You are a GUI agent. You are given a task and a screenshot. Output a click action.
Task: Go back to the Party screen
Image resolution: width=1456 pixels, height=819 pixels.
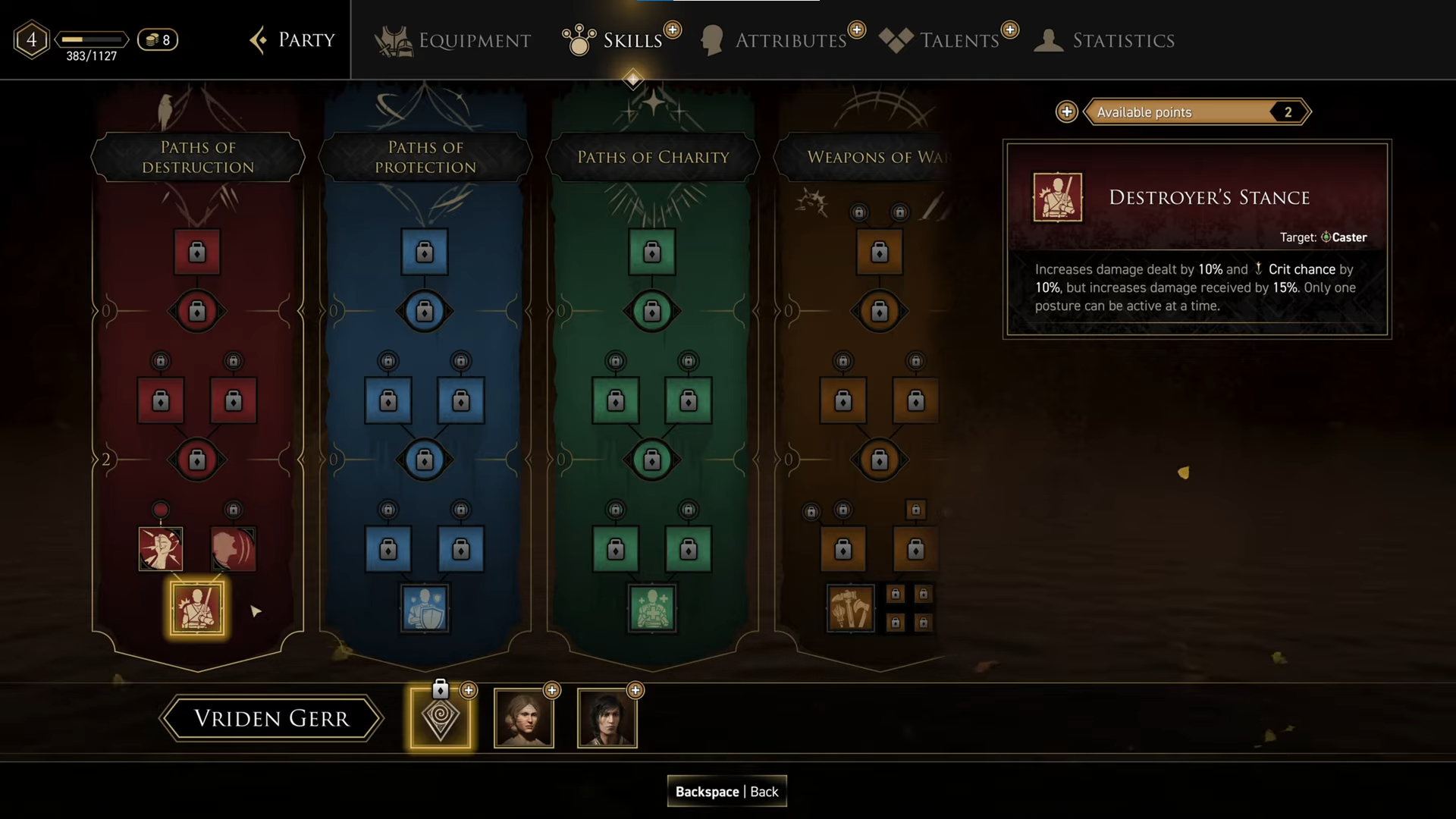click(x=293, y=40)
